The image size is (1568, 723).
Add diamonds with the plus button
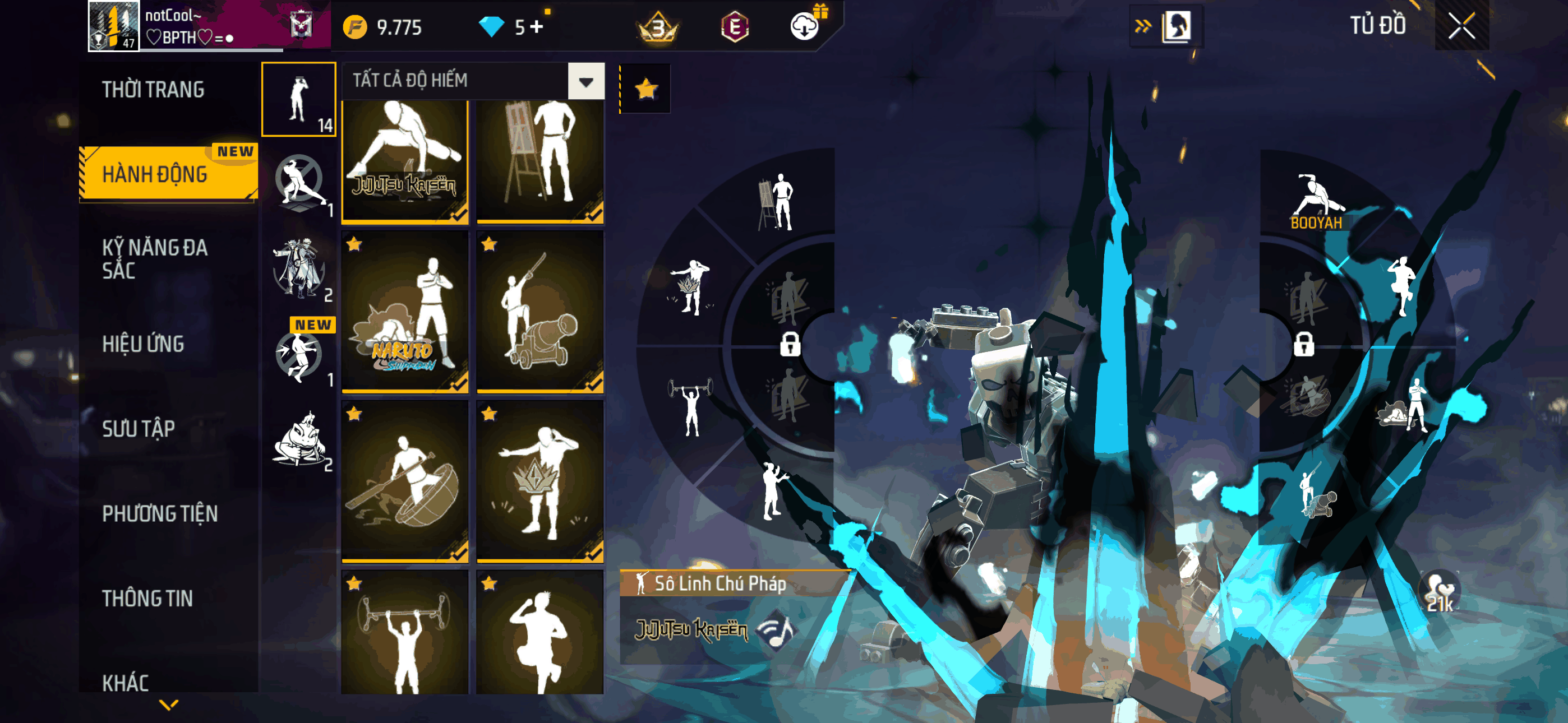tap(536, 27)
